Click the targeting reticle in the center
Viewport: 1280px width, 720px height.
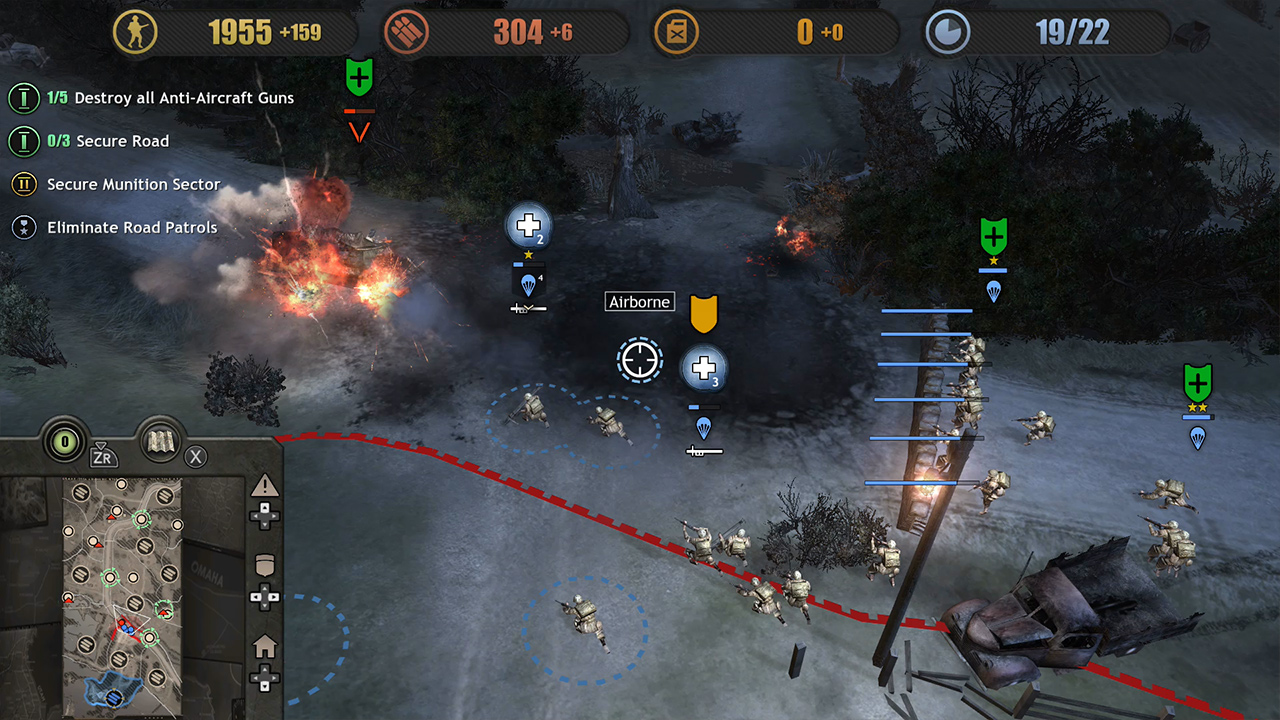(640, 360)
